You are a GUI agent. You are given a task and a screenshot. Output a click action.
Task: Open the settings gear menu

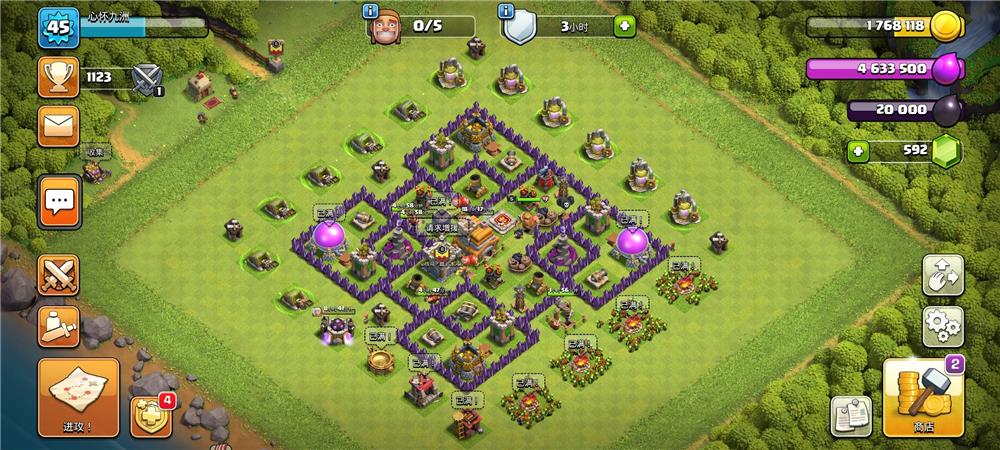[942, 325]
